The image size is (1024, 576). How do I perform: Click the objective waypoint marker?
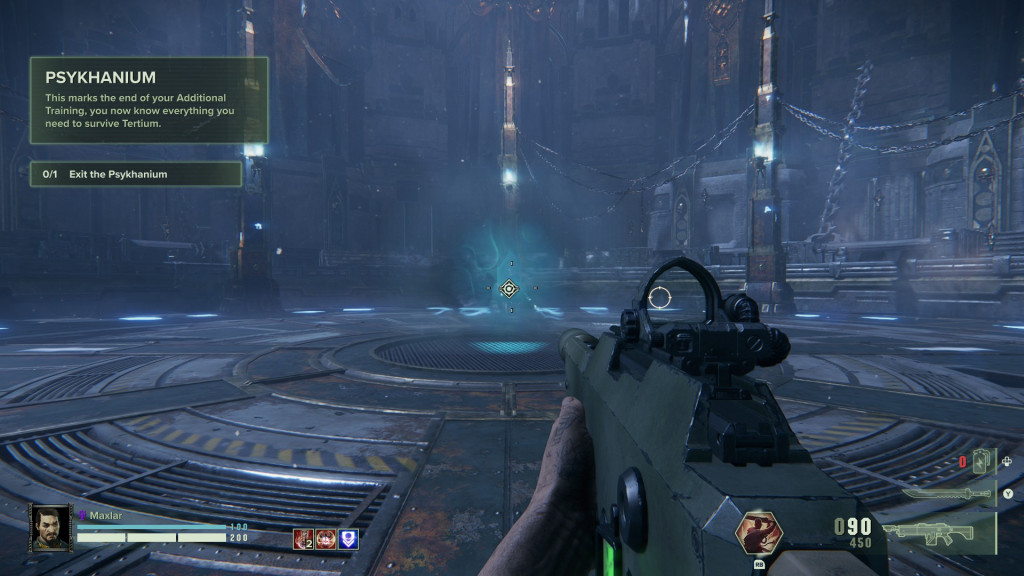pos(509,289)
